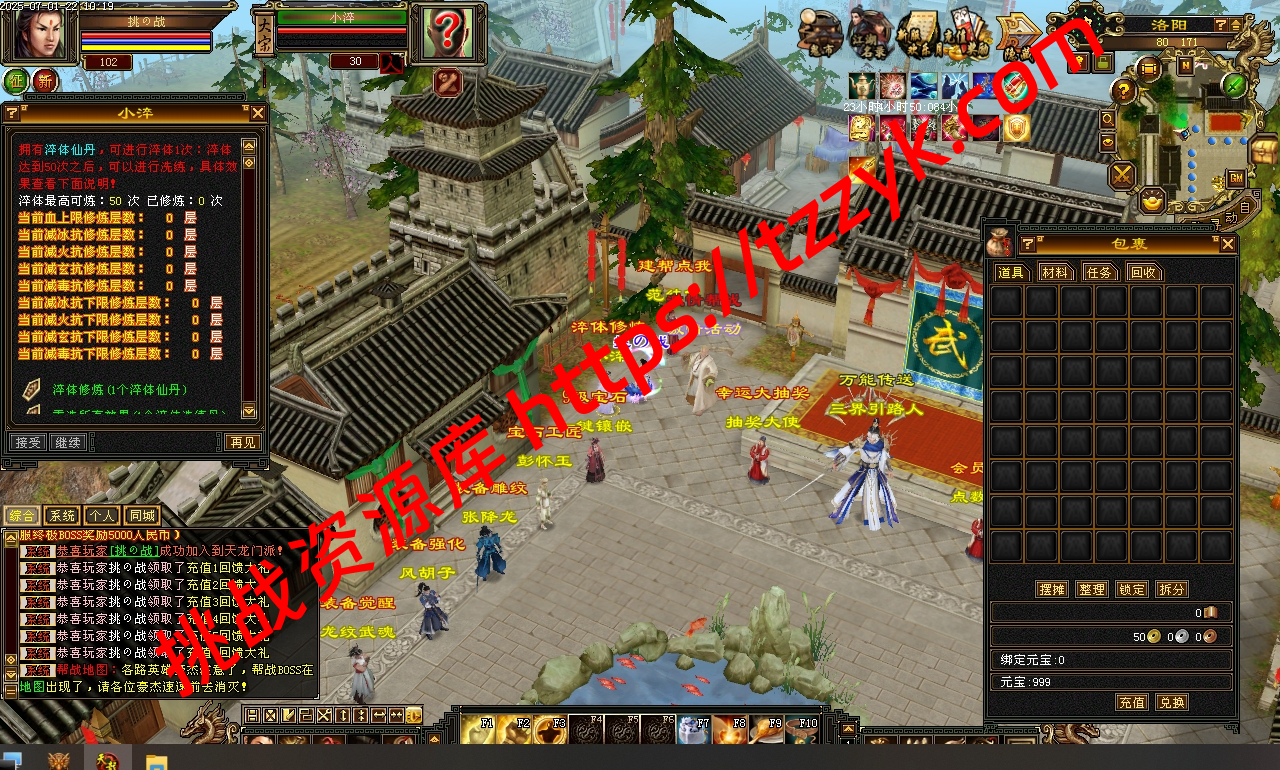Click the 拆分 split button
Viewport: 1280px width, 770px height.
[1172, 589]
